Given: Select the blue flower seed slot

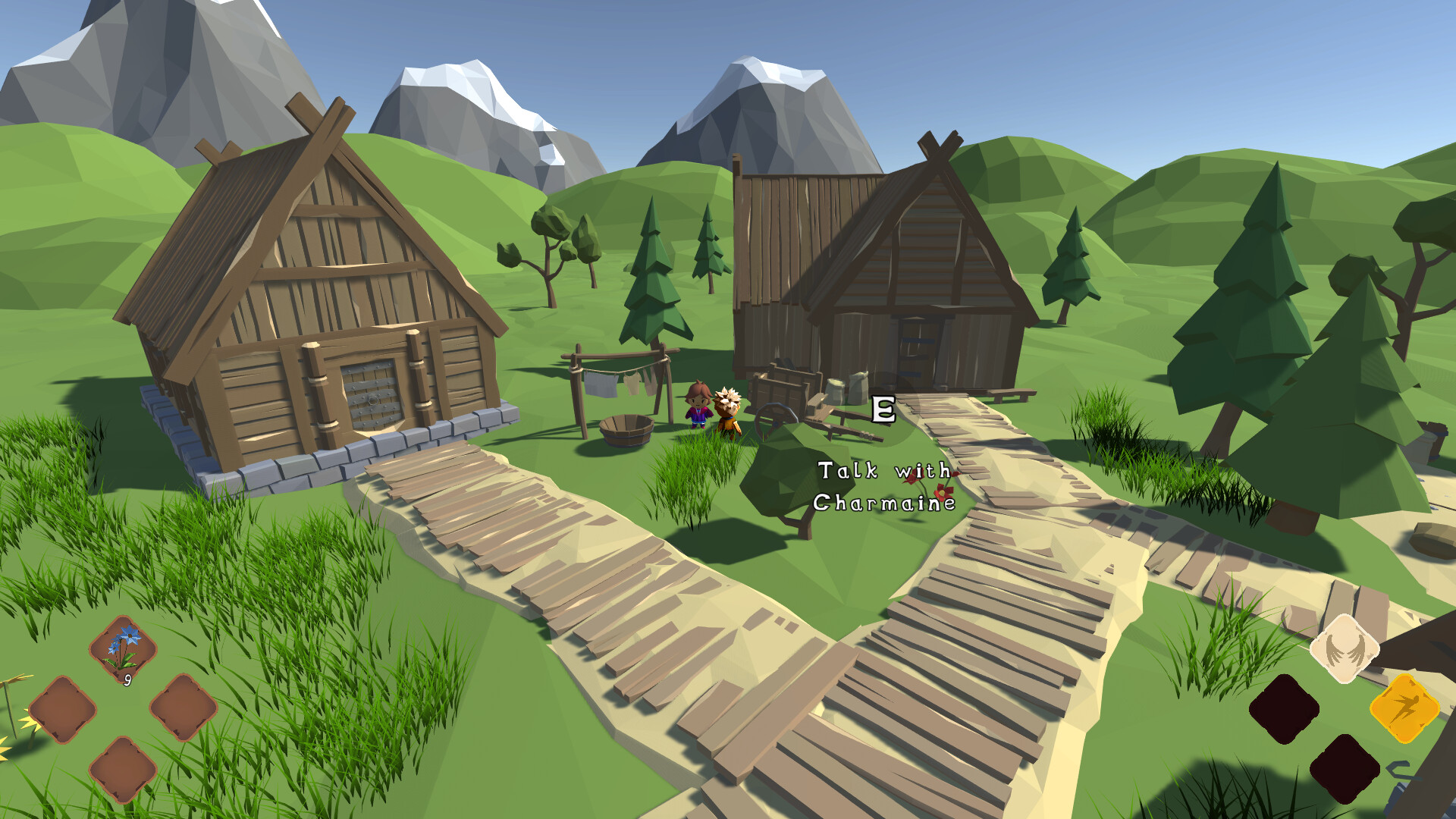Looking at the screenshot, I should pyautogui.click(x=122, y=648).
